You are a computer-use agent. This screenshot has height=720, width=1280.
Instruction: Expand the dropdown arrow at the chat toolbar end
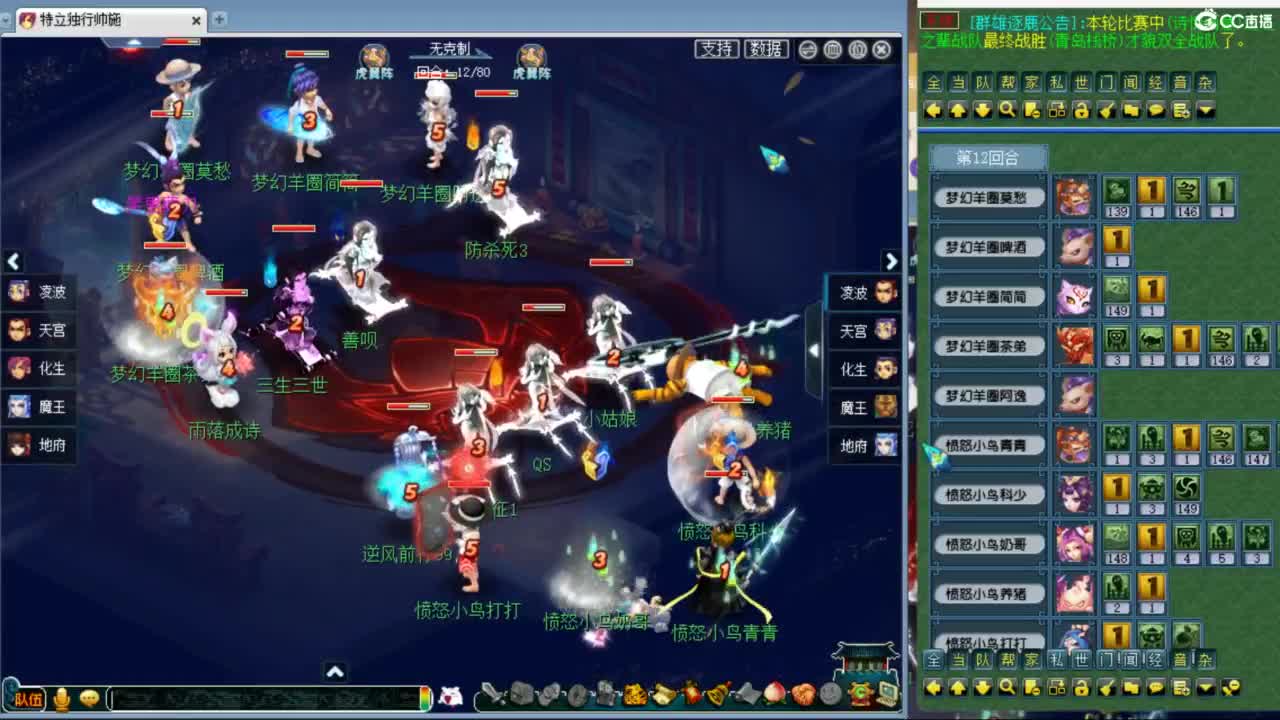point(1204,111)
